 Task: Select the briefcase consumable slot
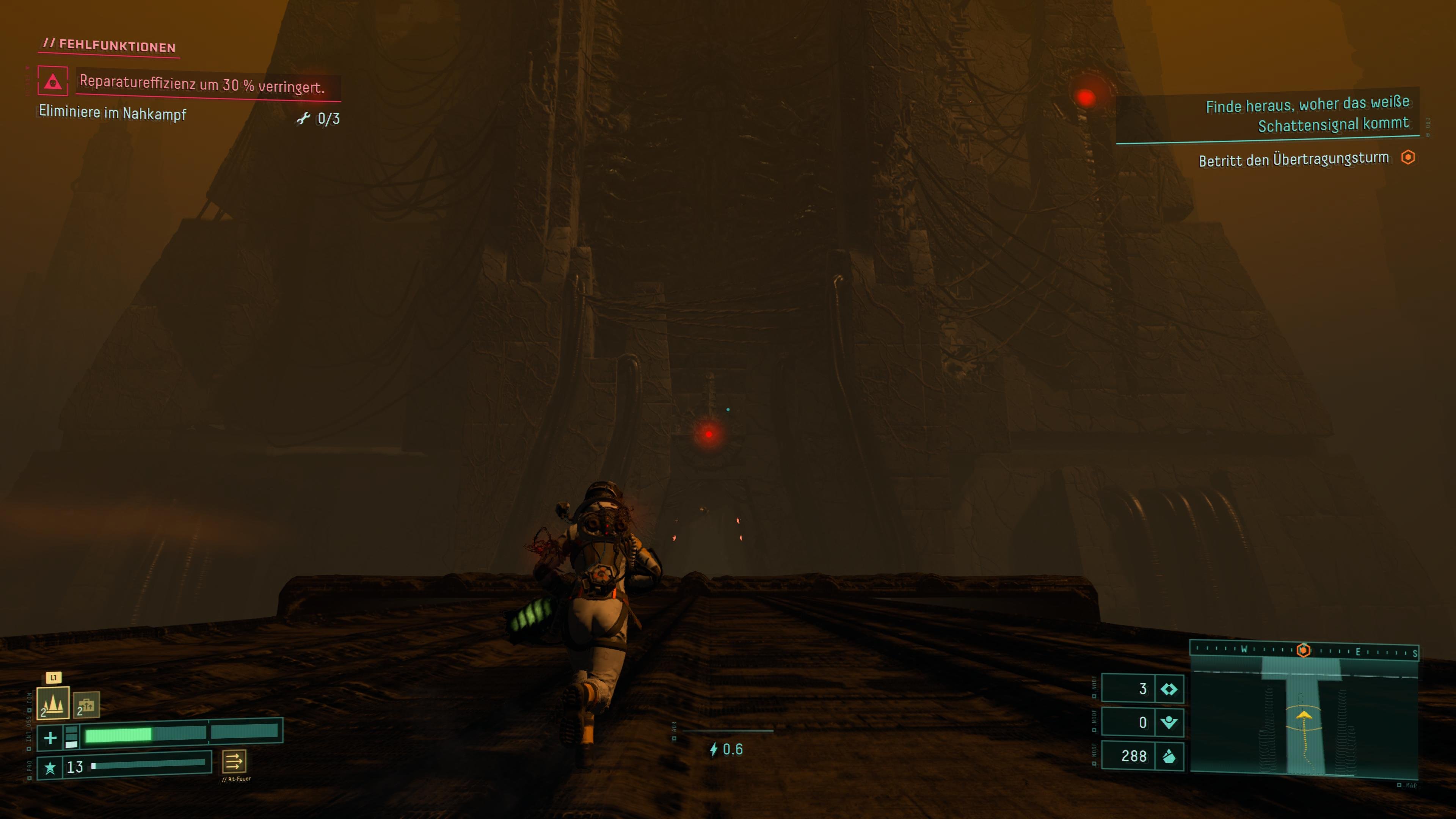tap(86, 705)
